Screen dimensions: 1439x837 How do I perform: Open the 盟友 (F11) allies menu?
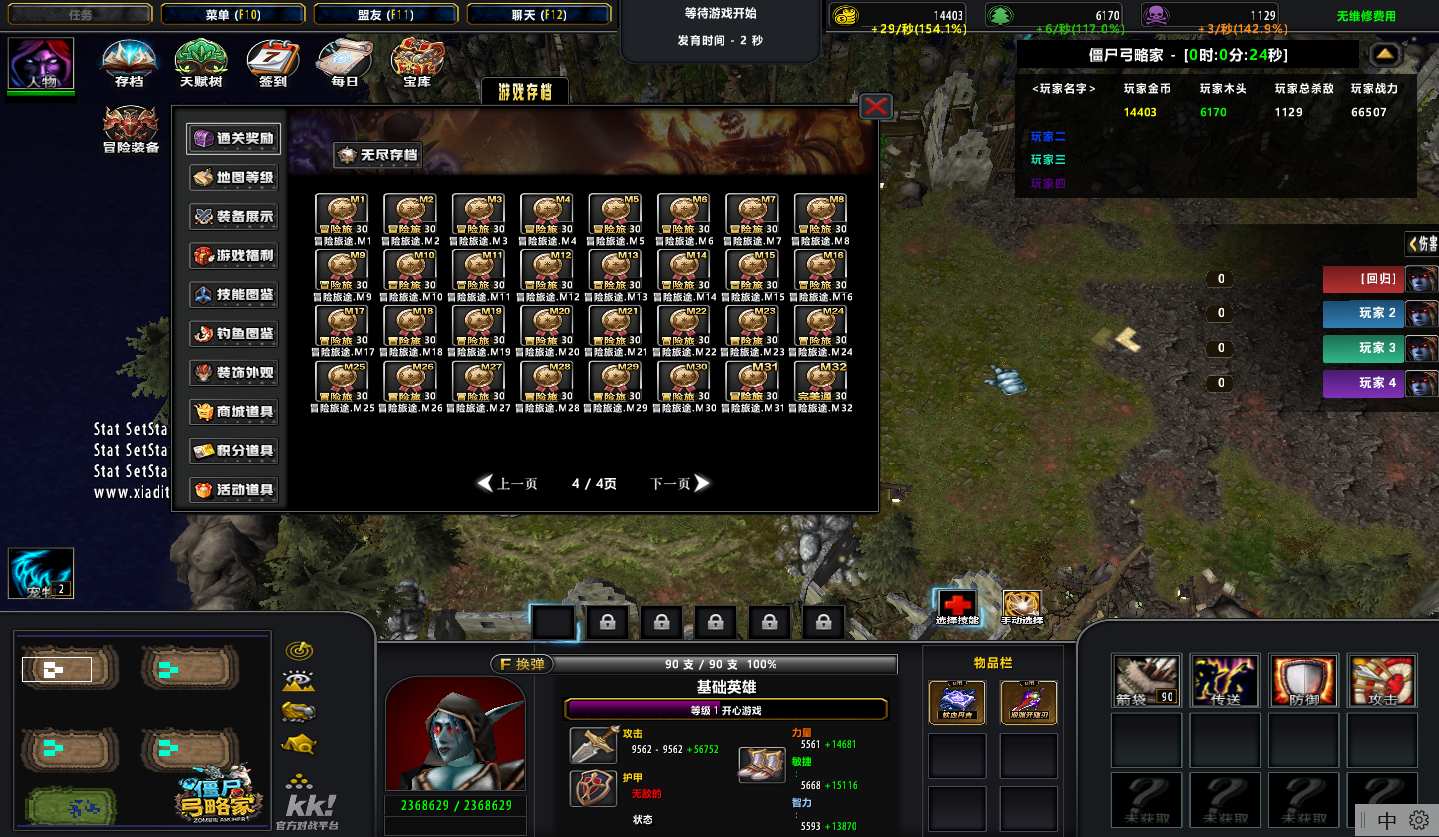385,15
